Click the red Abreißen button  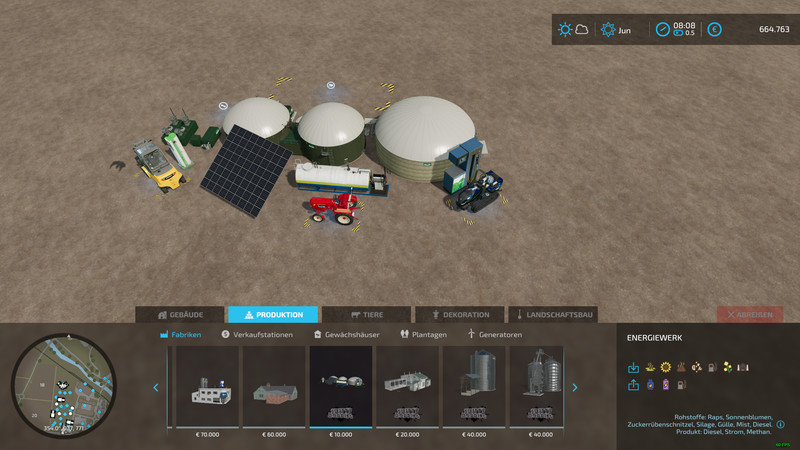pyautogui.click(x=750, y=314)
